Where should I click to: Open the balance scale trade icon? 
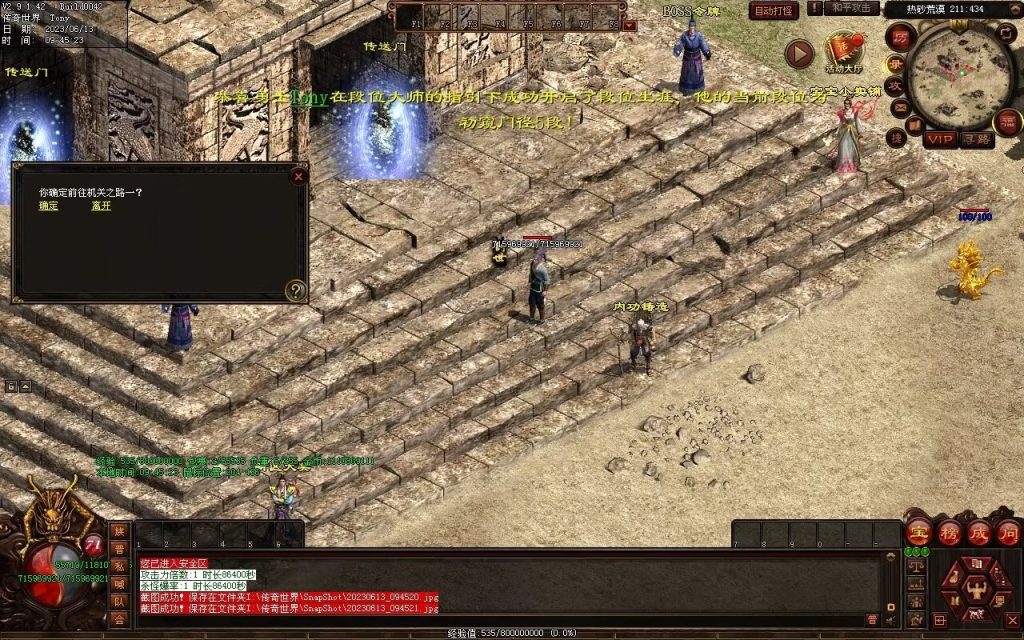[916, 565]
